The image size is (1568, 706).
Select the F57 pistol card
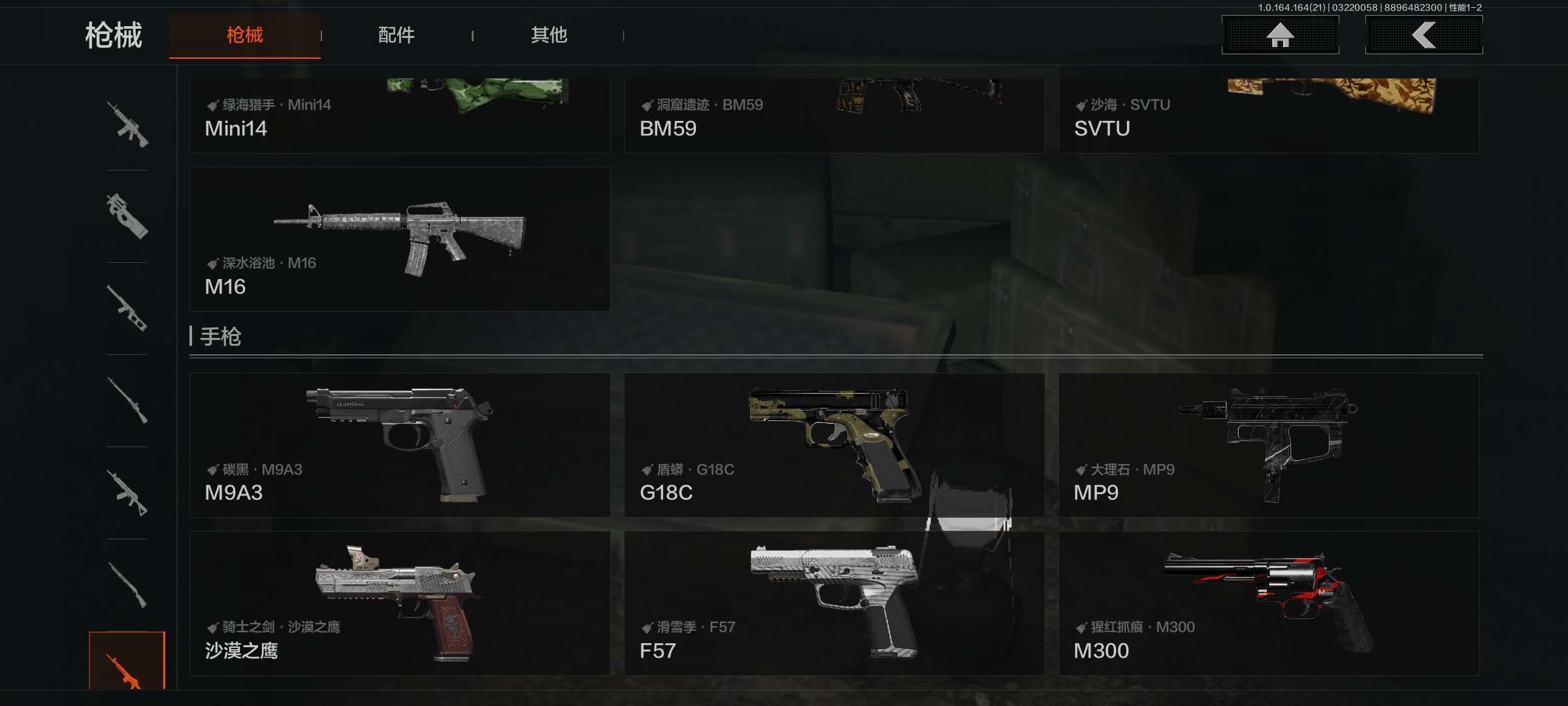pos(834,603)
